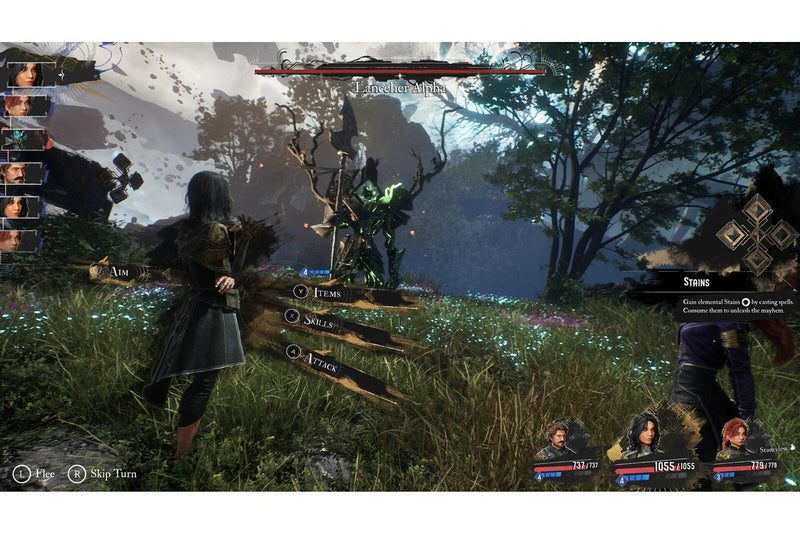Click the topmost turn order portrait
This screenshot has width=800, height=533.
(24, 73)
